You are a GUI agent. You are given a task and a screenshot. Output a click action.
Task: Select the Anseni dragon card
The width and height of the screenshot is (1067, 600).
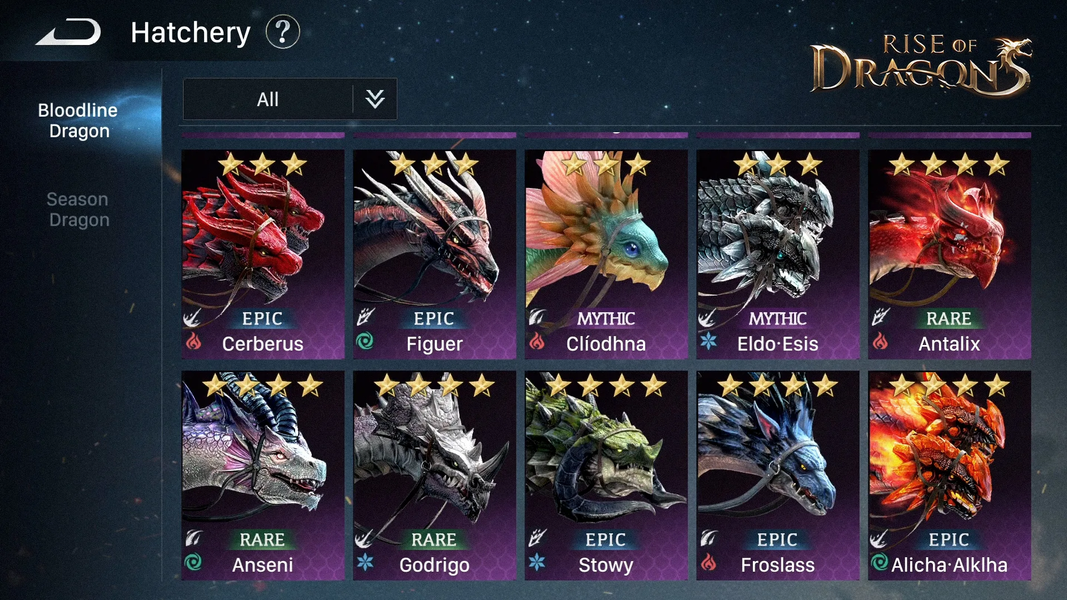point(263,476)
